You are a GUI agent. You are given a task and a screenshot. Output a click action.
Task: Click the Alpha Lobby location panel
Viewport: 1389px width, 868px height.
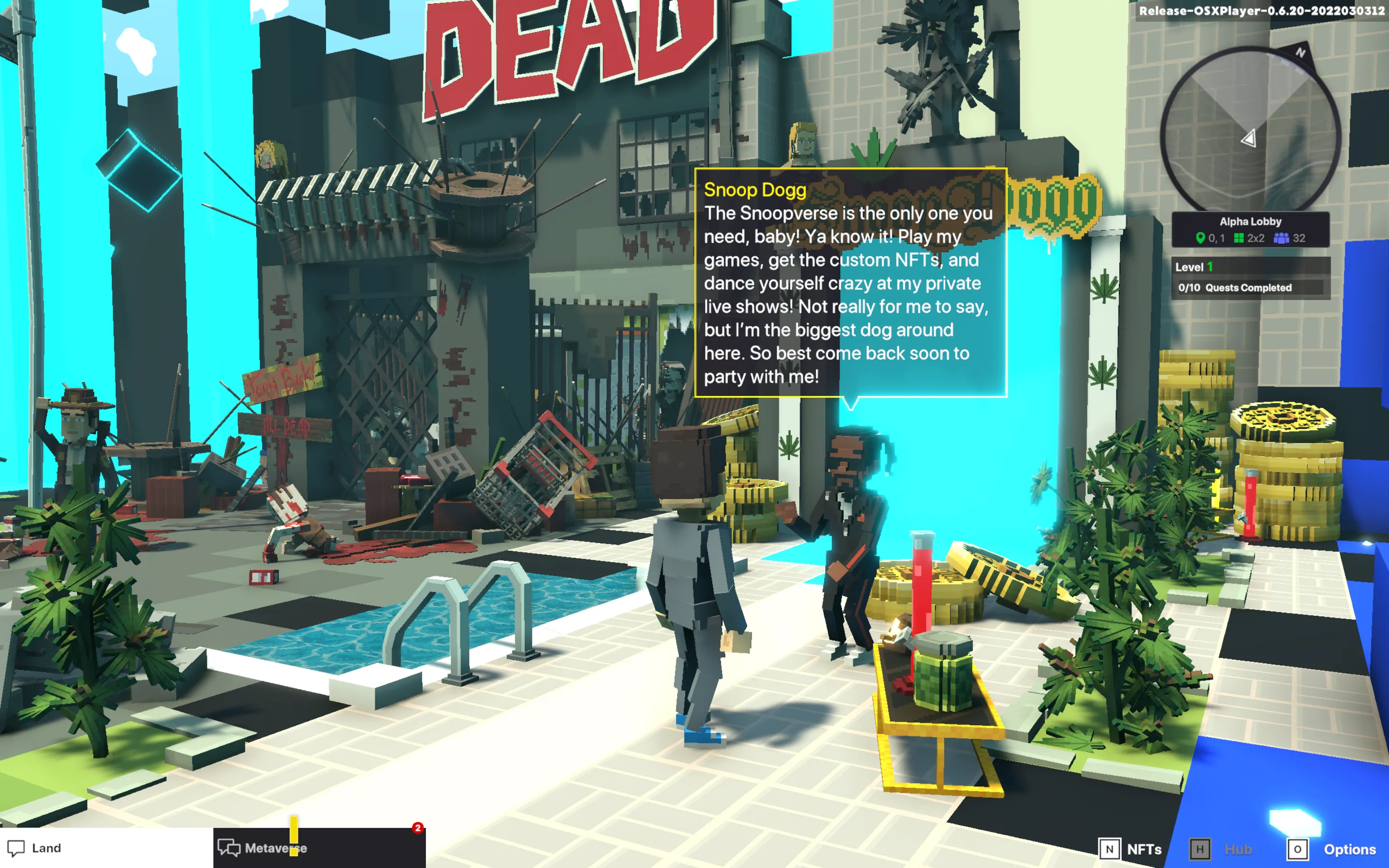click(1250, 230)
